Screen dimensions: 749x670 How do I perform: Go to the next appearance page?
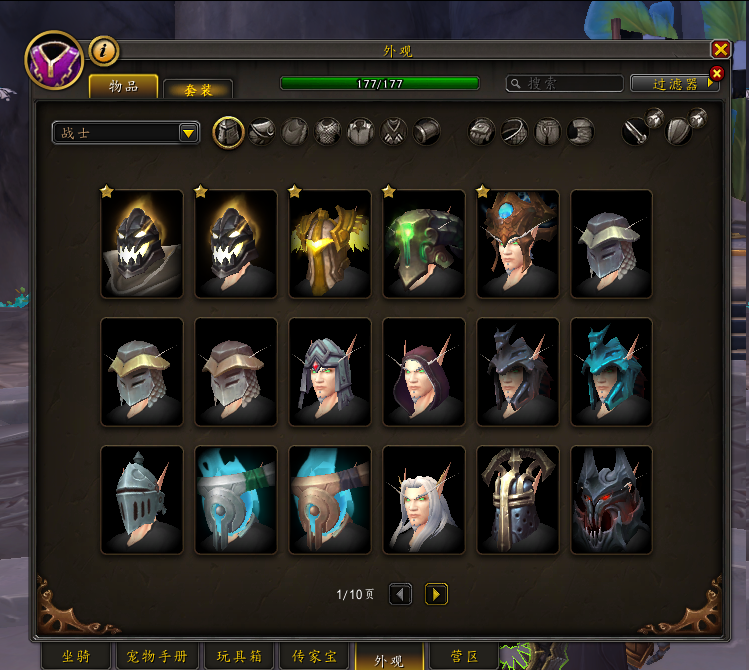(436, 595)
